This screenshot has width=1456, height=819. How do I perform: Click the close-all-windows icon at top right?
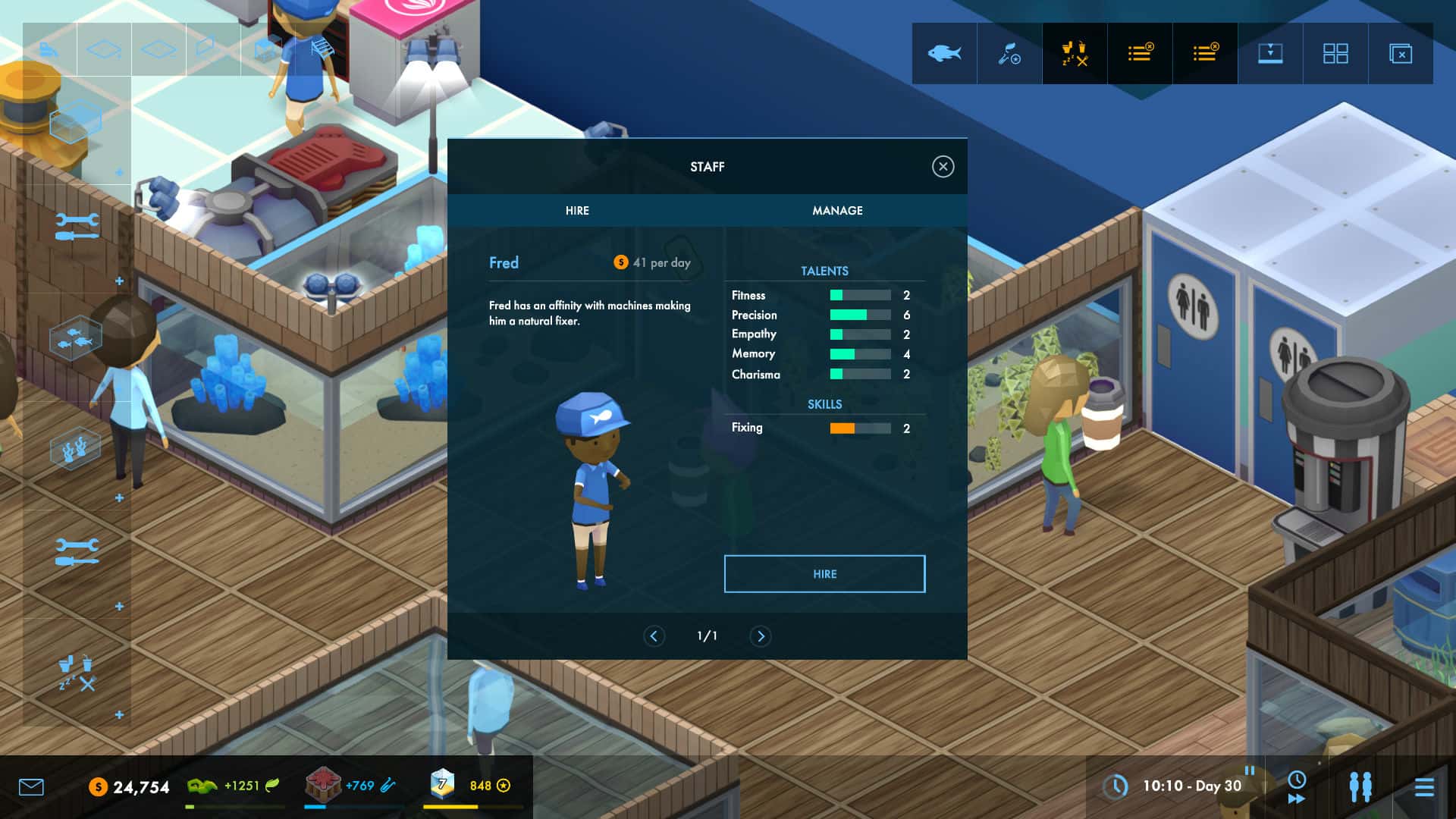(1399, 53)
